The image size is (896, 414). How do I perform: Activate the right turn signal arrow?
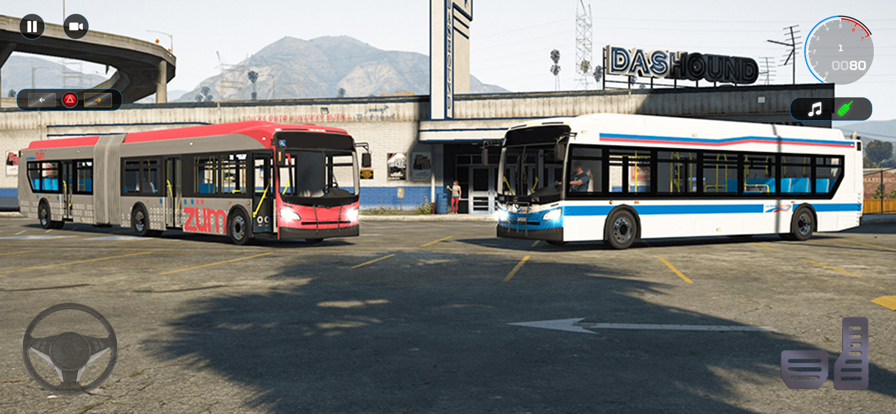[x=98, y=100]
